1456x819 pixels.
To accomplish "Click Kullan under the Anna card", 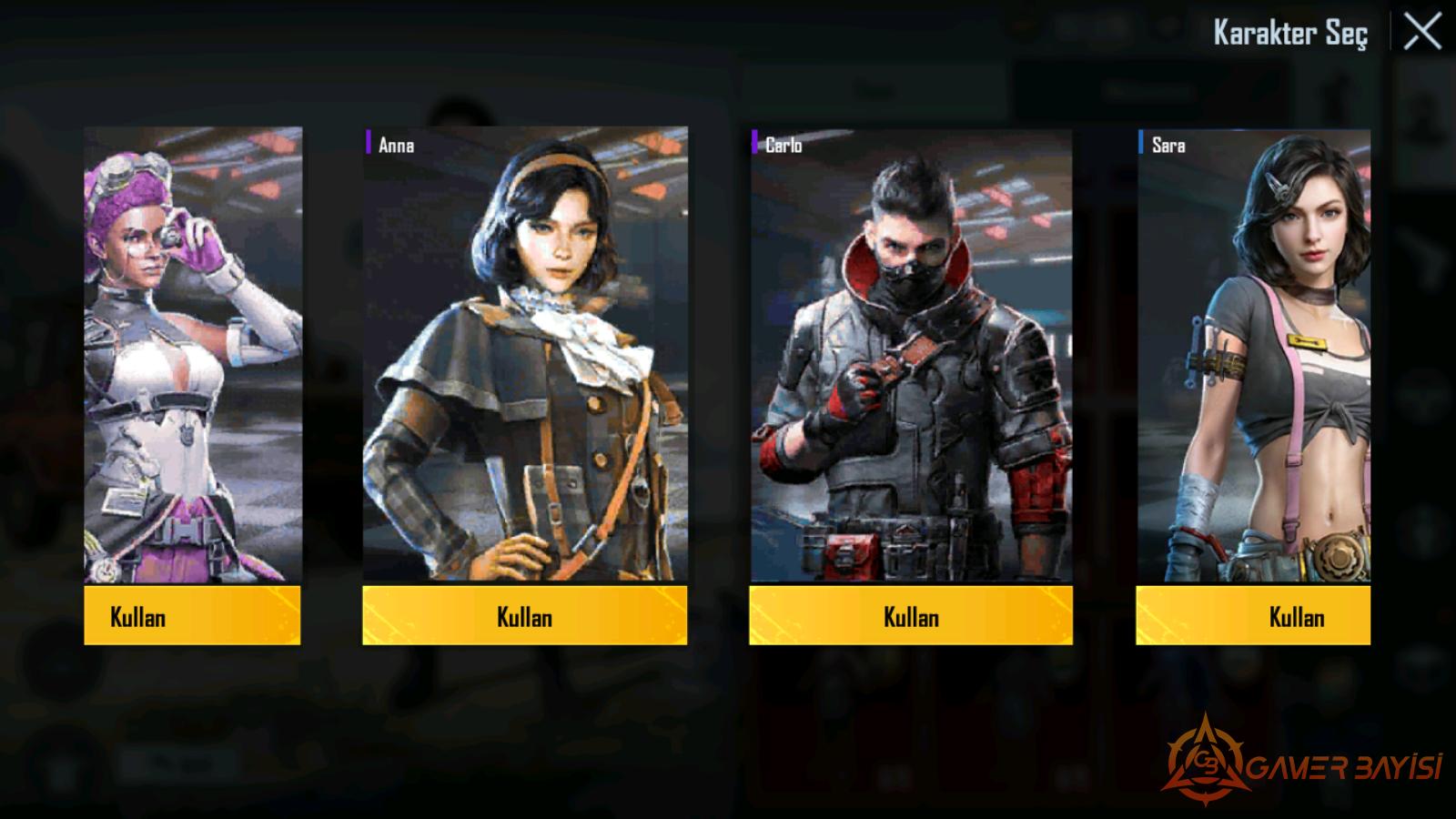I will (x=524, y=616).
